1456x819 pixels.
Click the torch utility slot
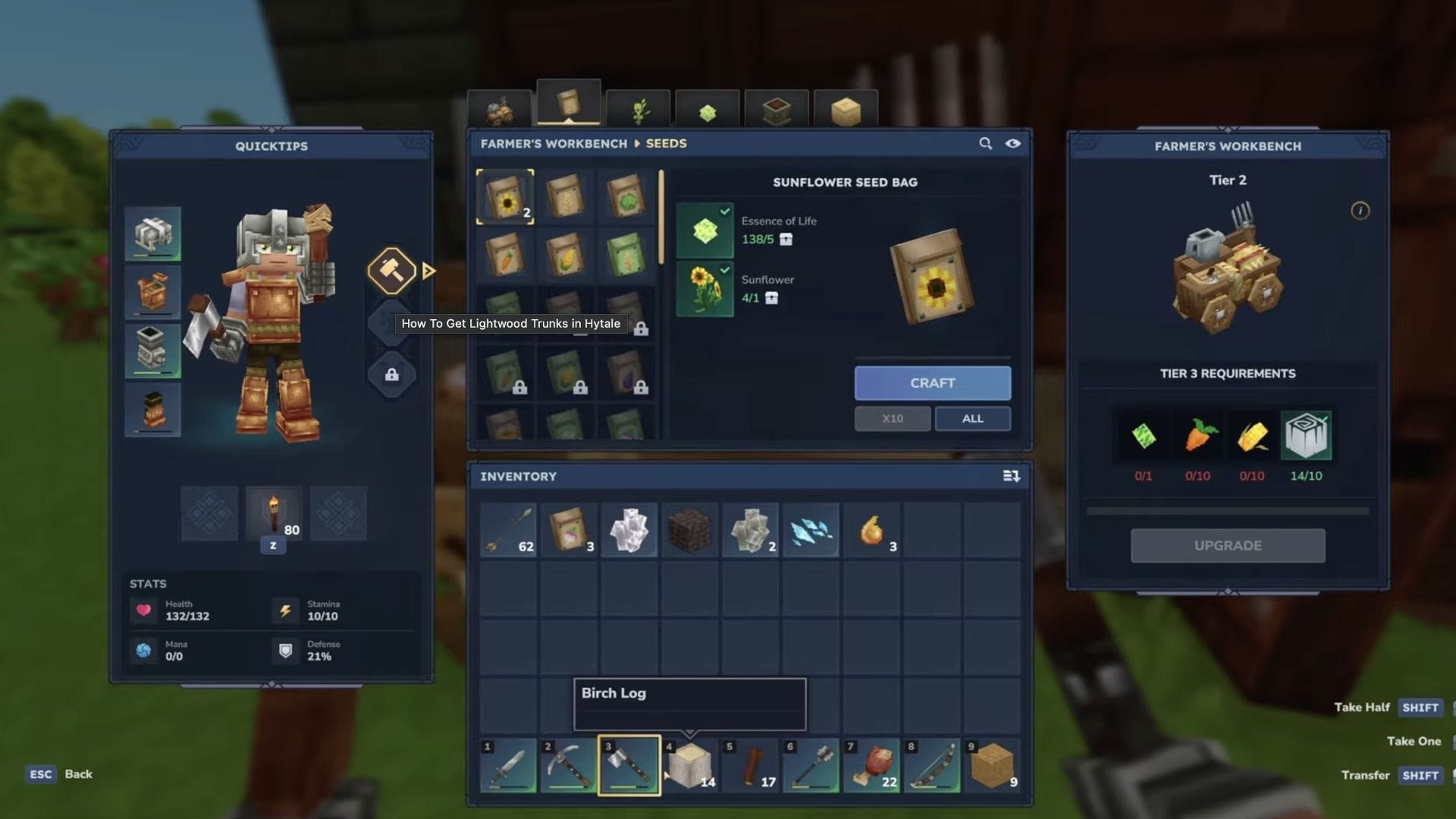click(x=274, y=514)
